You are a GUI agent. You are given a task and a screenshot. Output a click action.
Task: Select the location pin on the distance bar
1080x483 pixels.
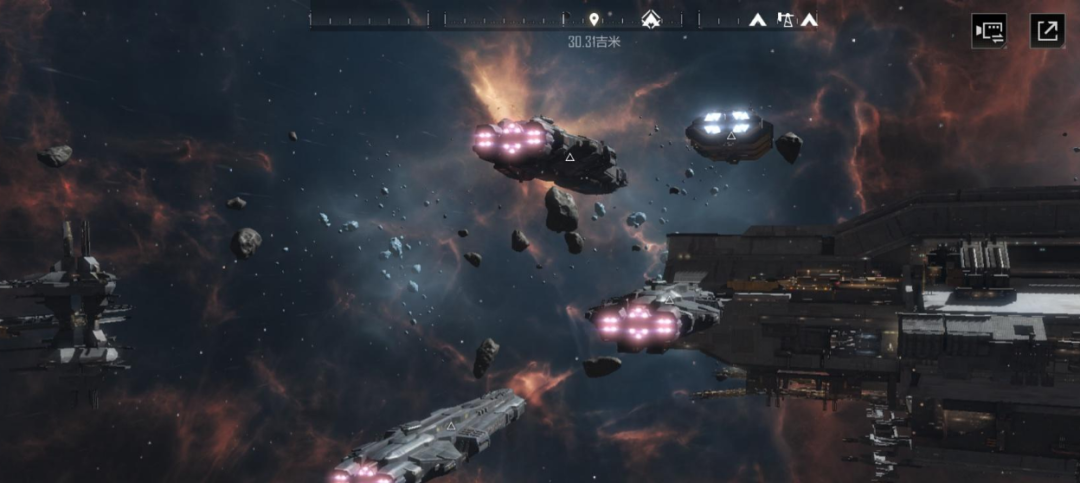(x=594, y=19)
